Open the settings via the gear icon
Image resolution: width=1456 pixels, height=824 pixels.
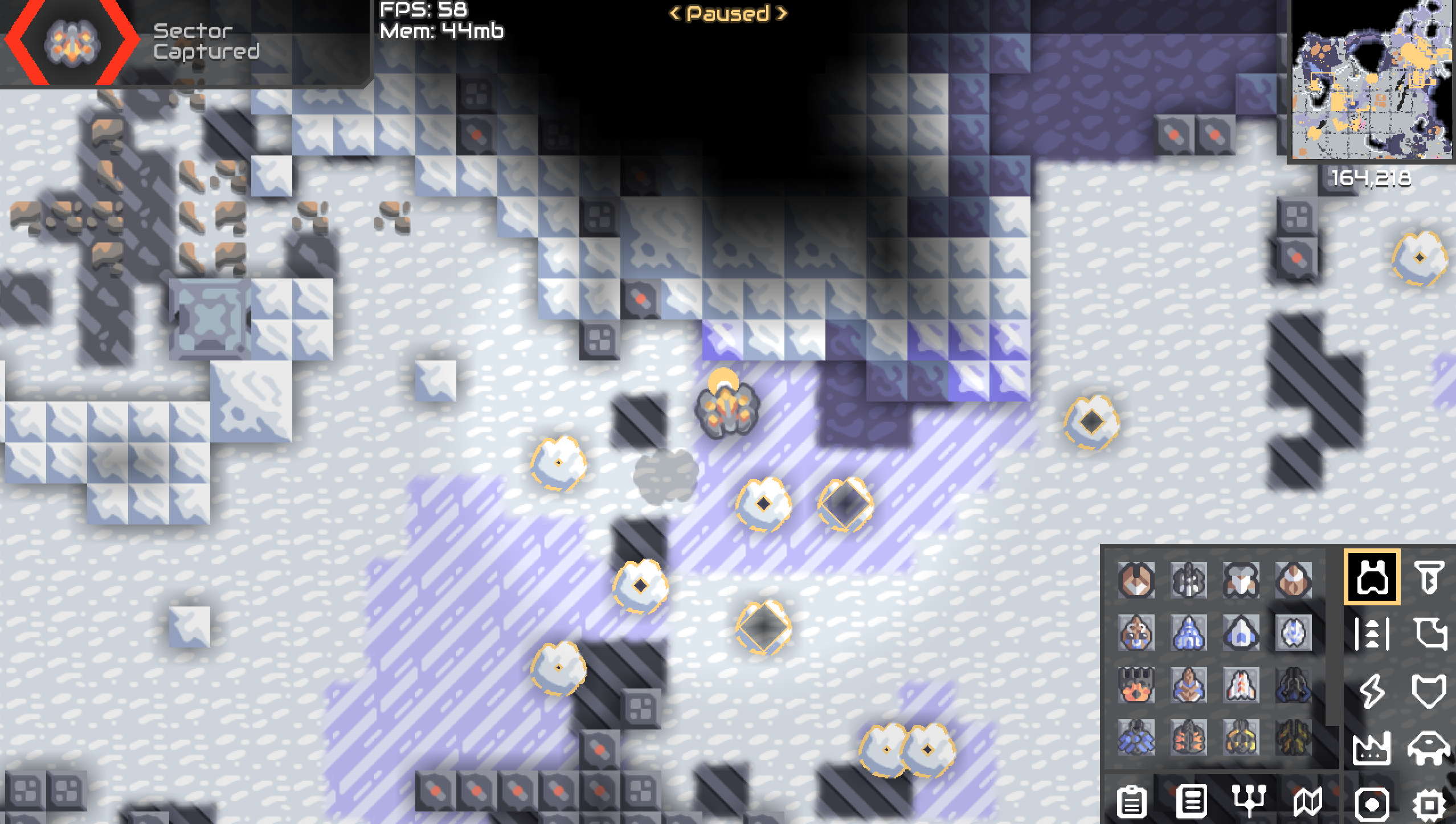click(1430, 804)
